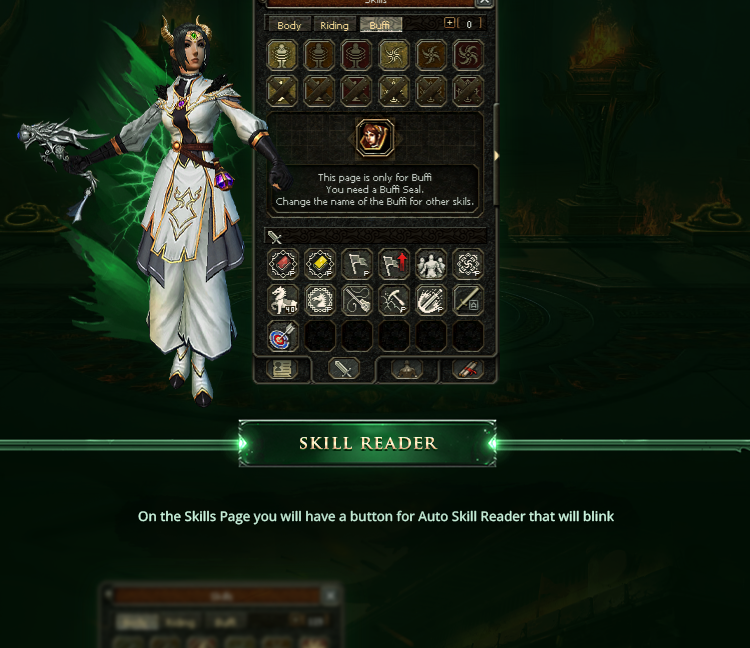Open the Riding skills tab
The height and width of the screenshot is (648, 750).
335,25
